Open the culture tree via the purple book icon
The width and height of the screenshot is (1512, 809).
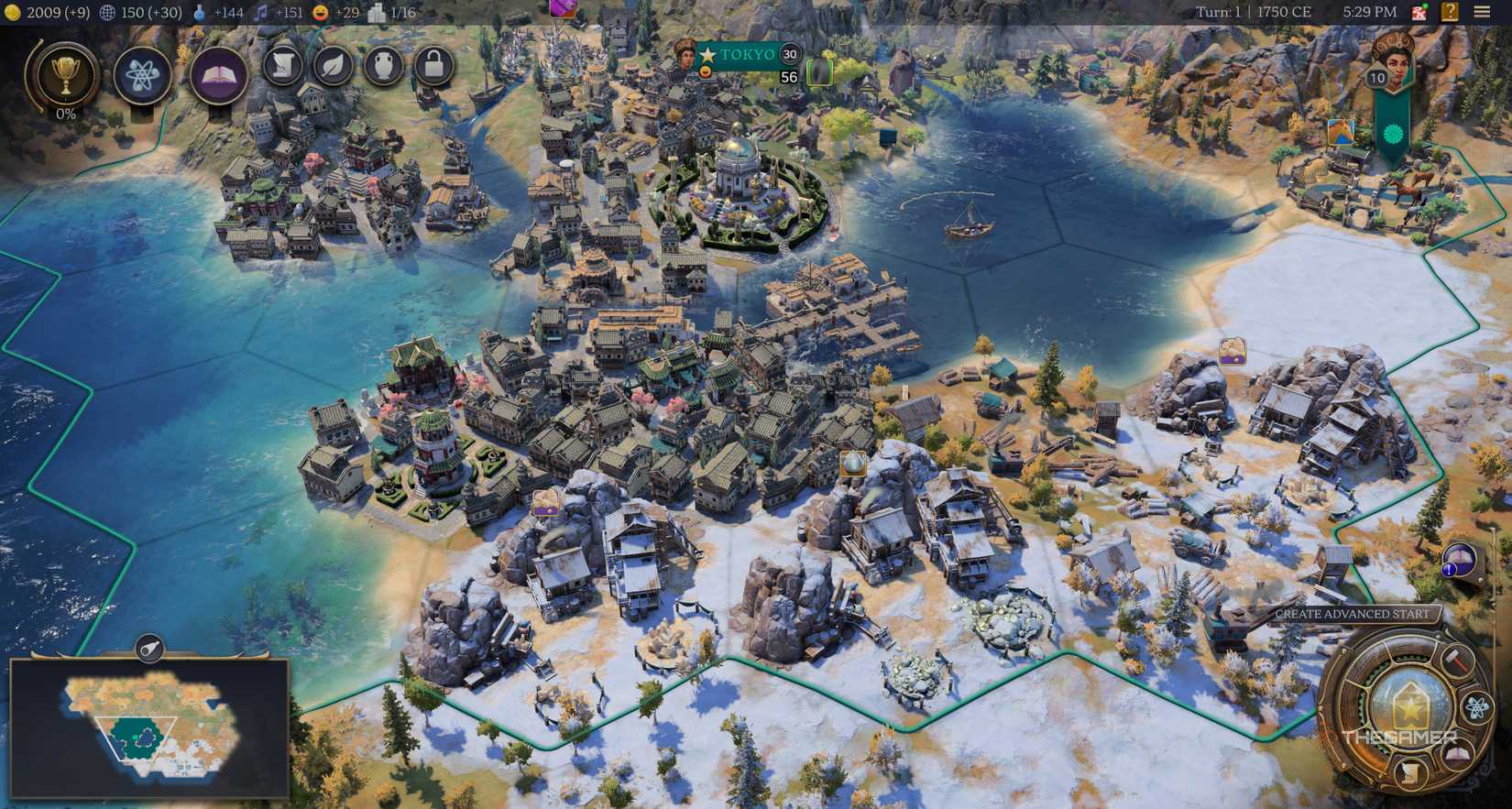click(x=220, y=75)
